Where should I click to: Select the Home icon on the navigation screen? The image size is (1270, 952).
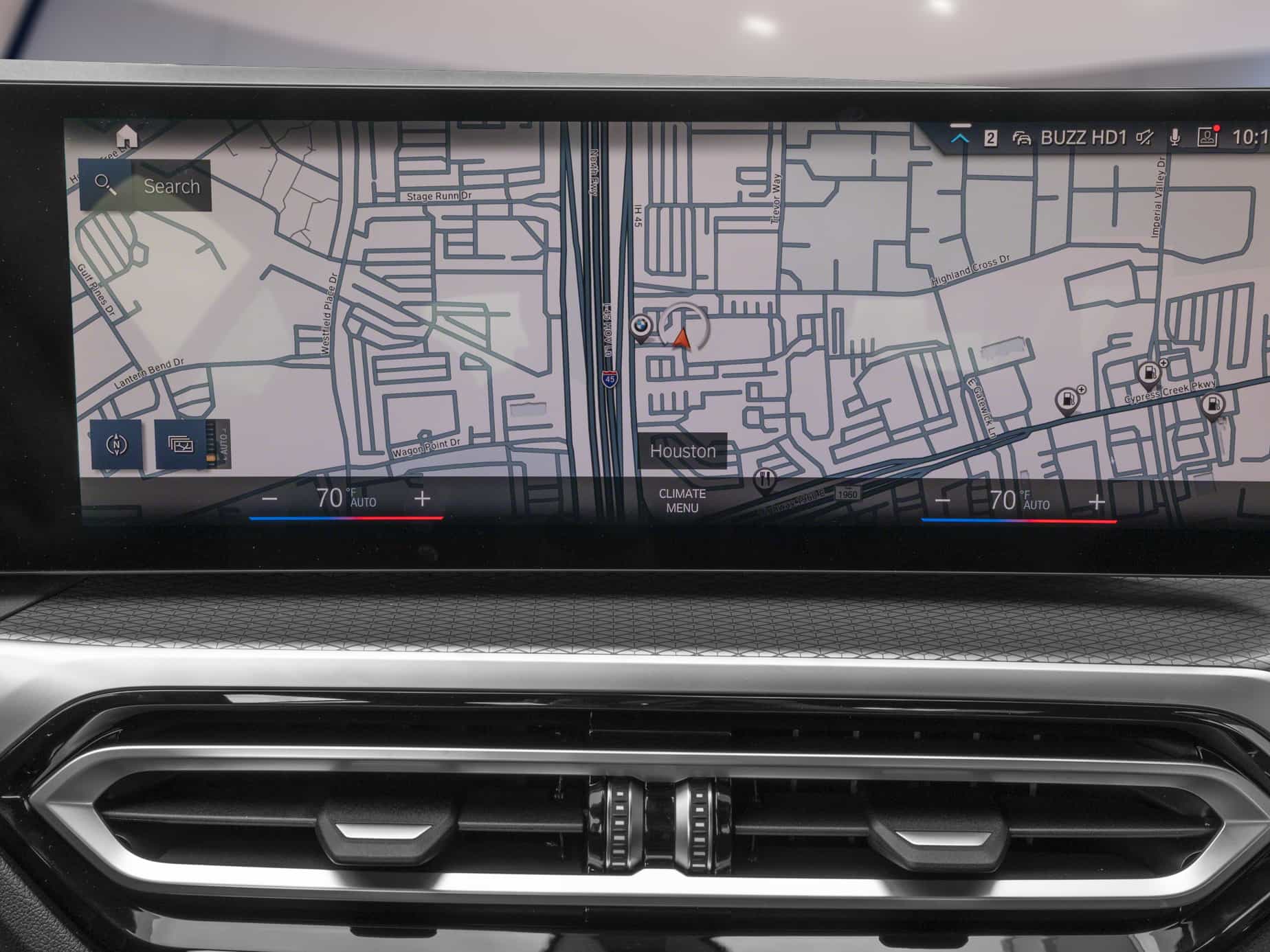point(125,135)
